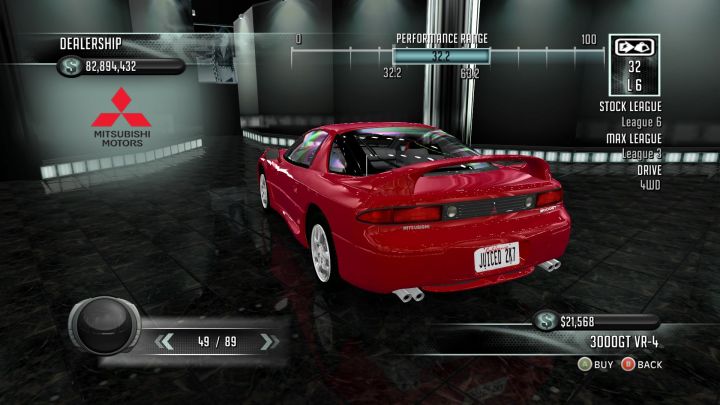Go to the previous car with the left arrow
Screen dimensions: 720x405
[x=166, y=342]
